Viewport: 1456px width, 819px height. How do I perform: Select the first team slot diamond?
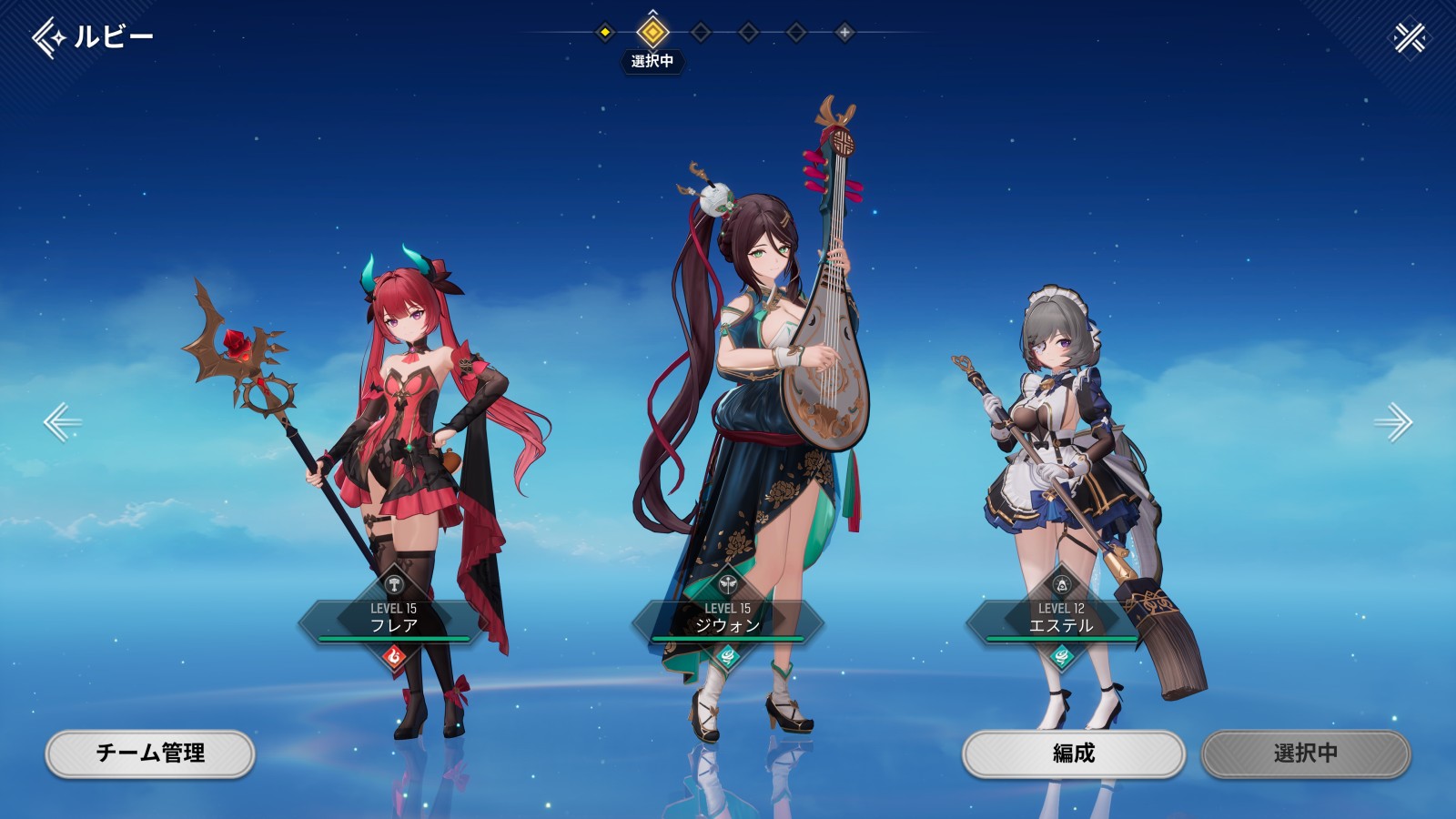pos(605,33)
